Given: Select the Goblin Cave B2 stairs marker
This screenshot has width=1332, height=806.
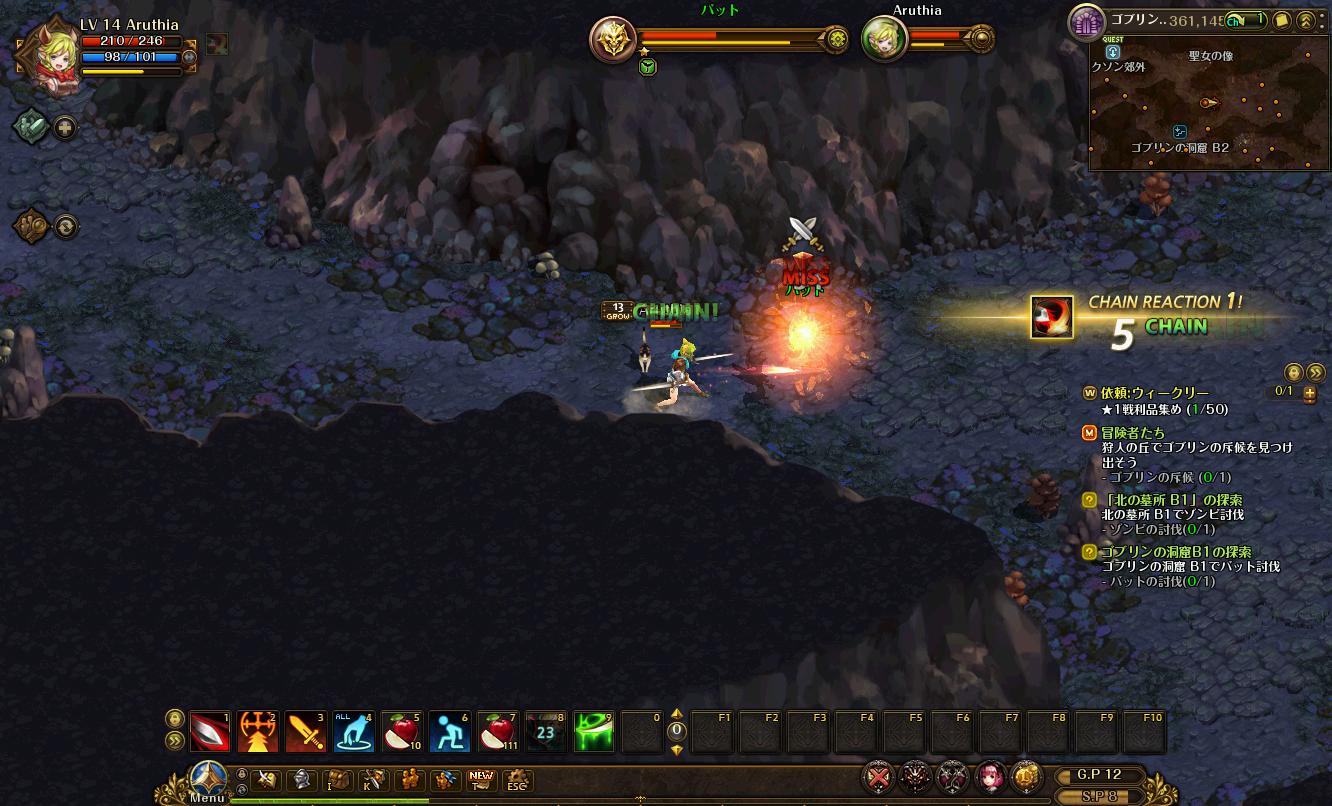Looking at the screenshot, I should 1180,132.
